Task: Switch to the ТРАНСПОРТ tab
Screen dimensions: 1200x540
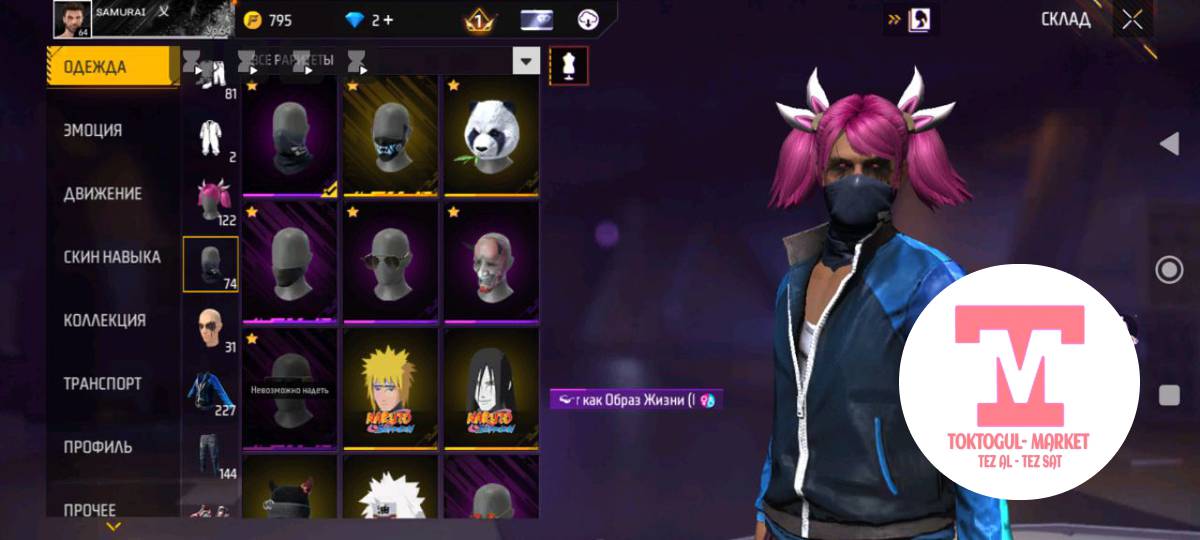Action: point(102,383)
